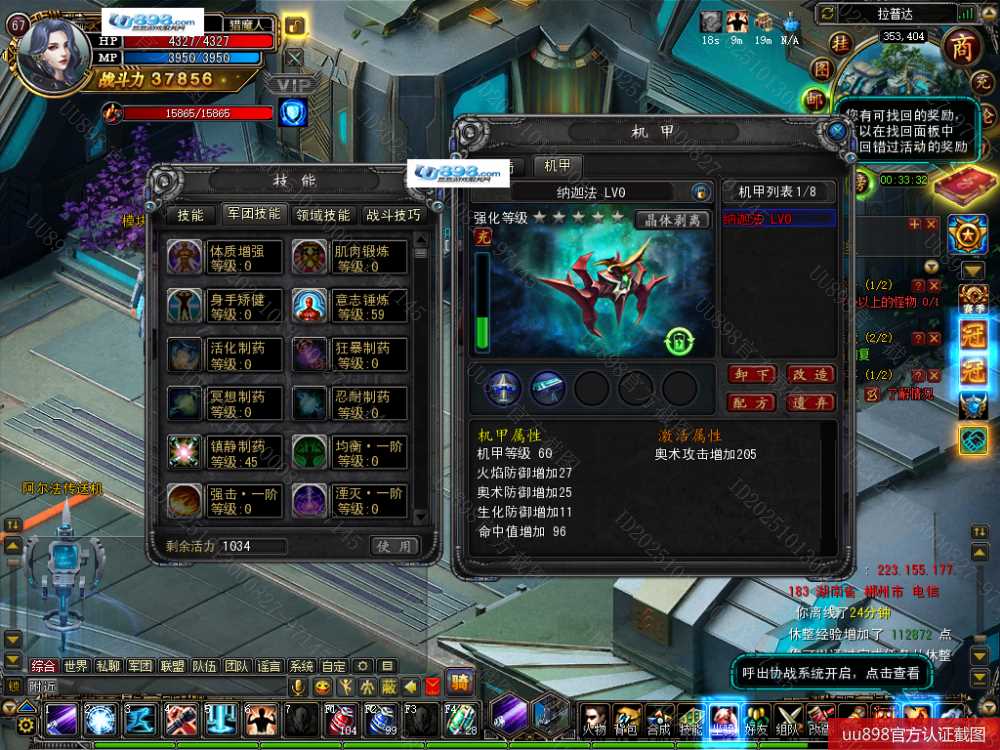The image size is (1000, 750).
Task: Discard mecha with the 遗弃 button
Action: (810, 403)
